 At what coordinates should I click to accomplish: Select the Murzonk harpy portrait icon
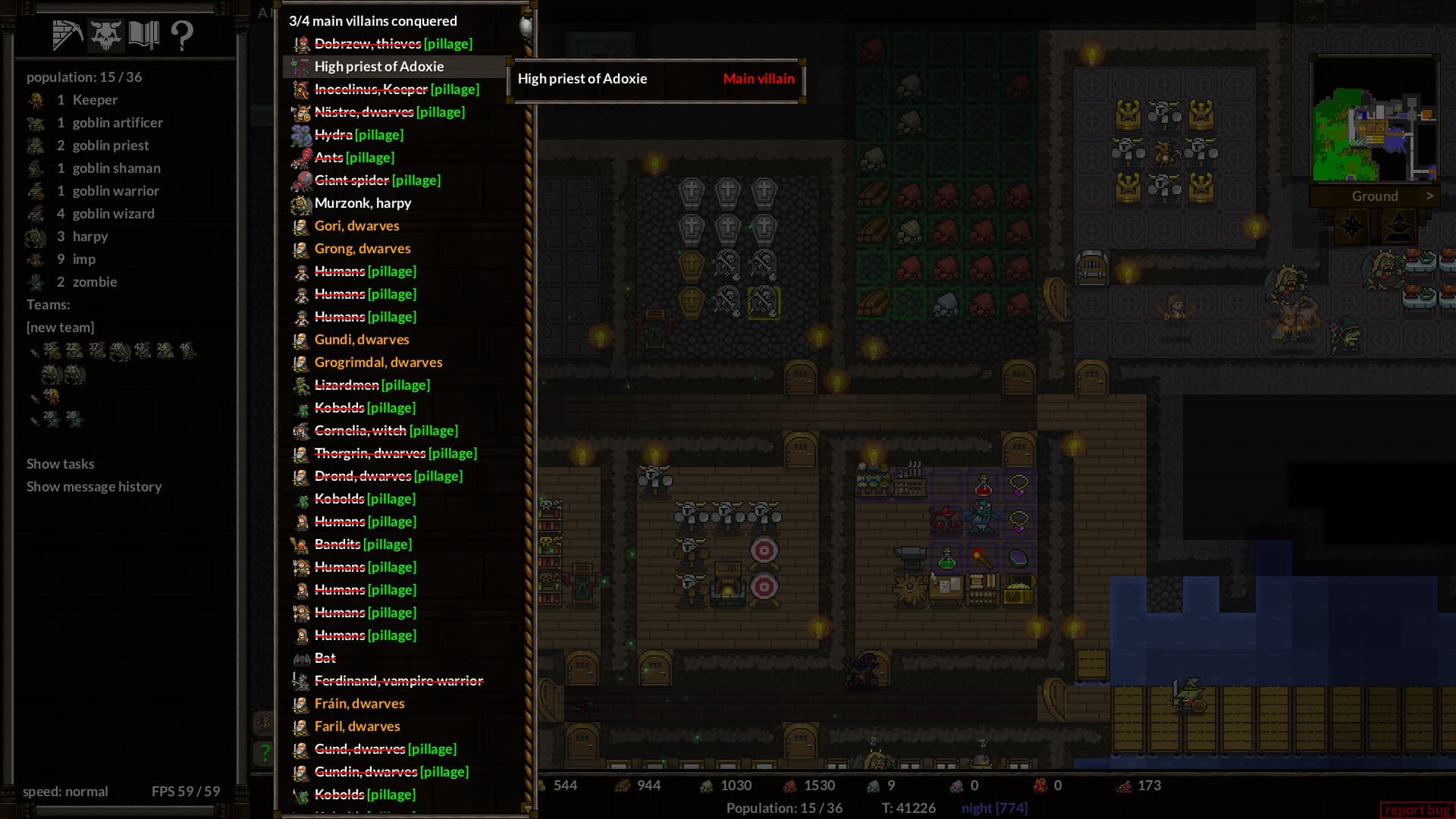[x=300, y=203]
